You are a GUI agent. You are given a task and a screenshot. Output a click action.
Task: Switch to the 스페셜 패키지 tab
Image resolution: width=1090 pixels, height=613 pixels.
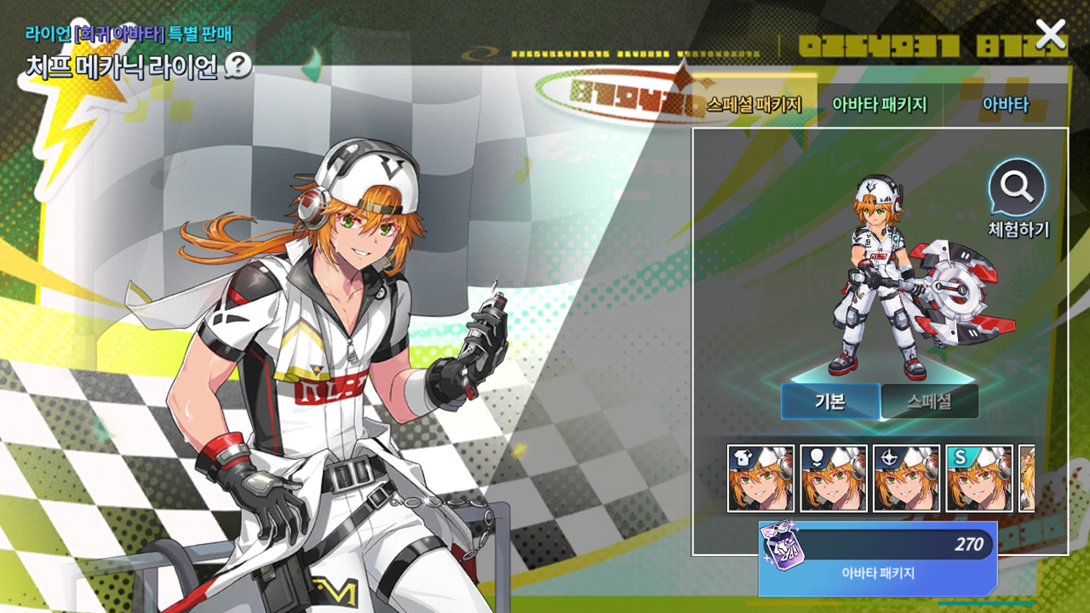[x=754, y=104]
